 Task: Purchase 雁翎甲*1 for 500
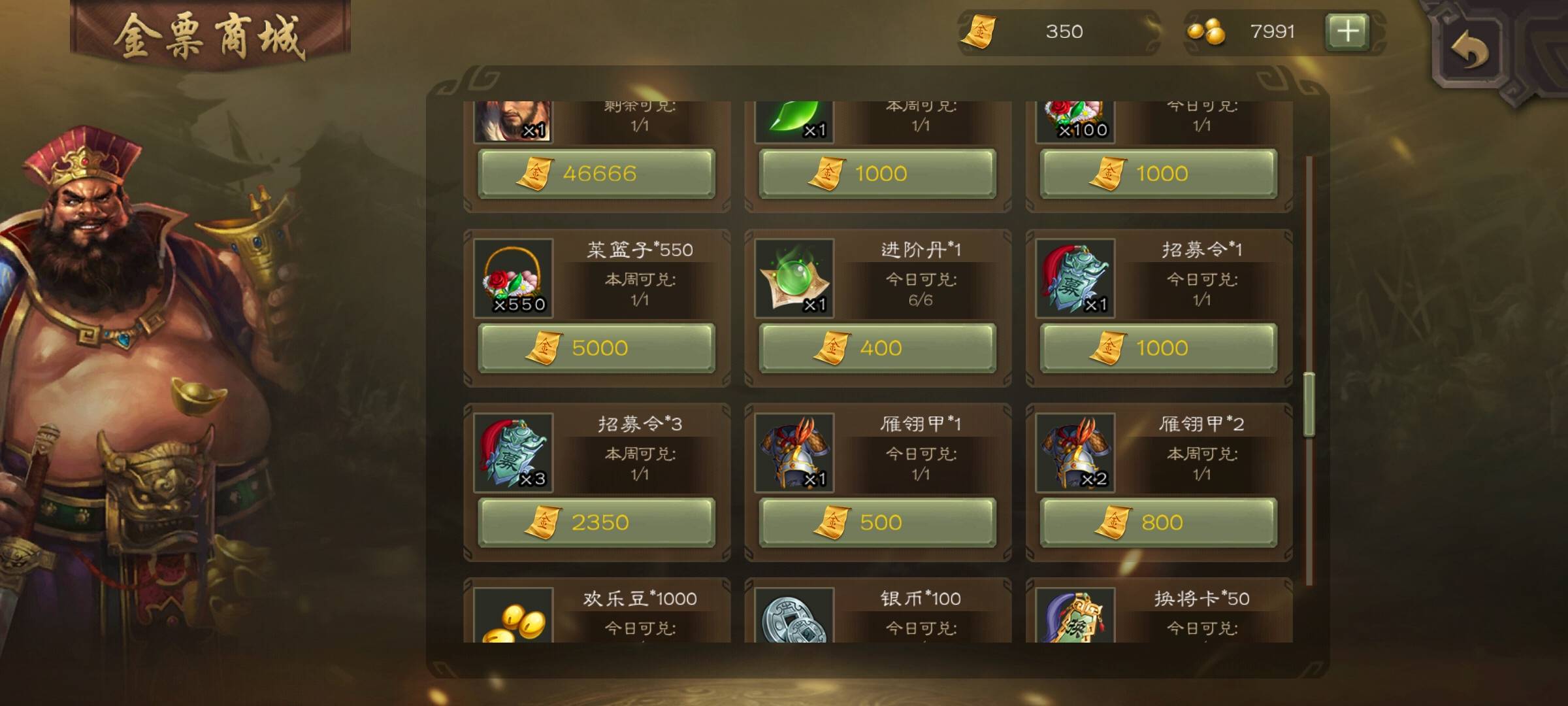pos(877,522)
